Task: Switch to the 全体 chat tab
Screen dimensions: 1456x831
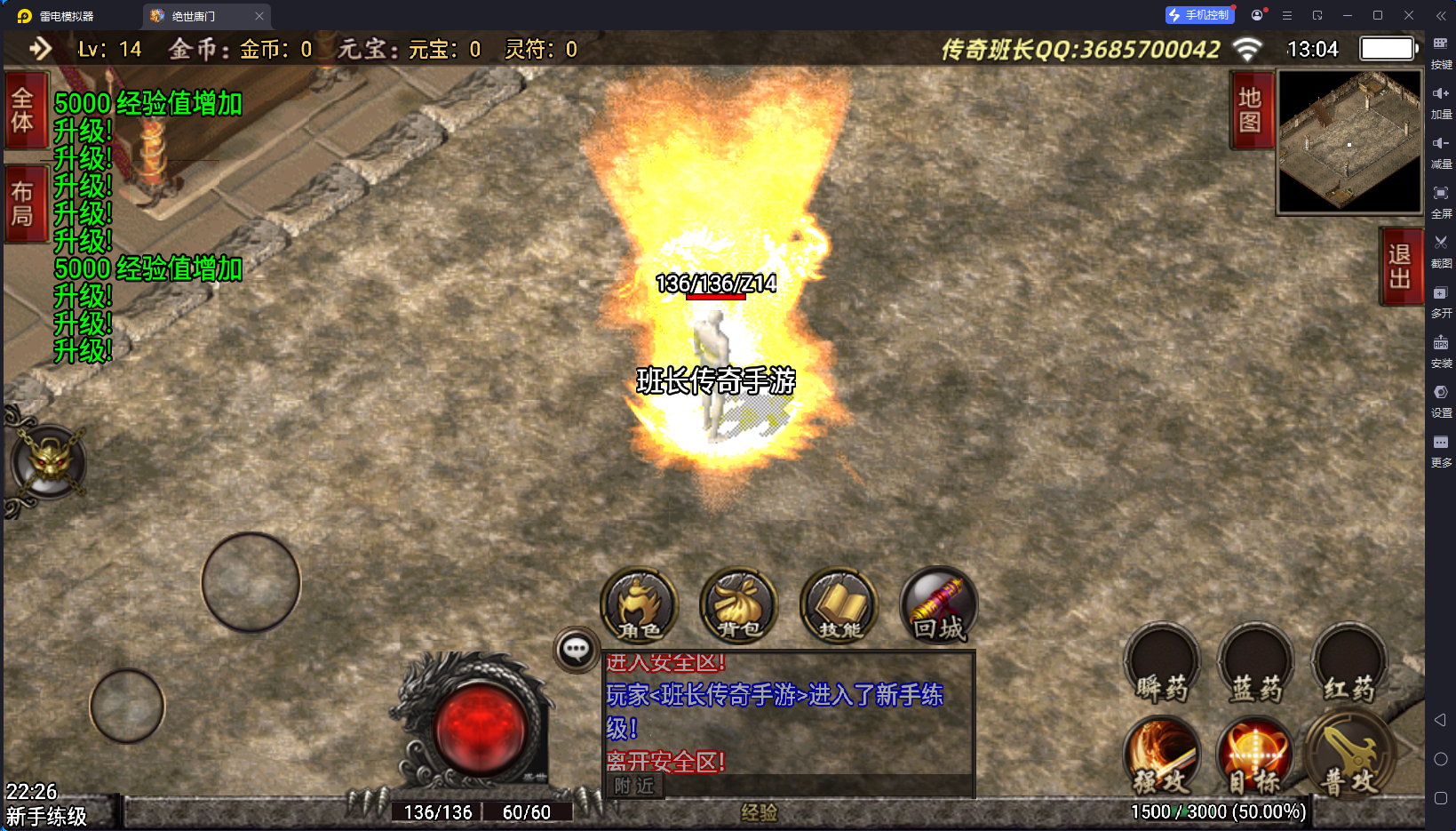Action: (23, 110)
